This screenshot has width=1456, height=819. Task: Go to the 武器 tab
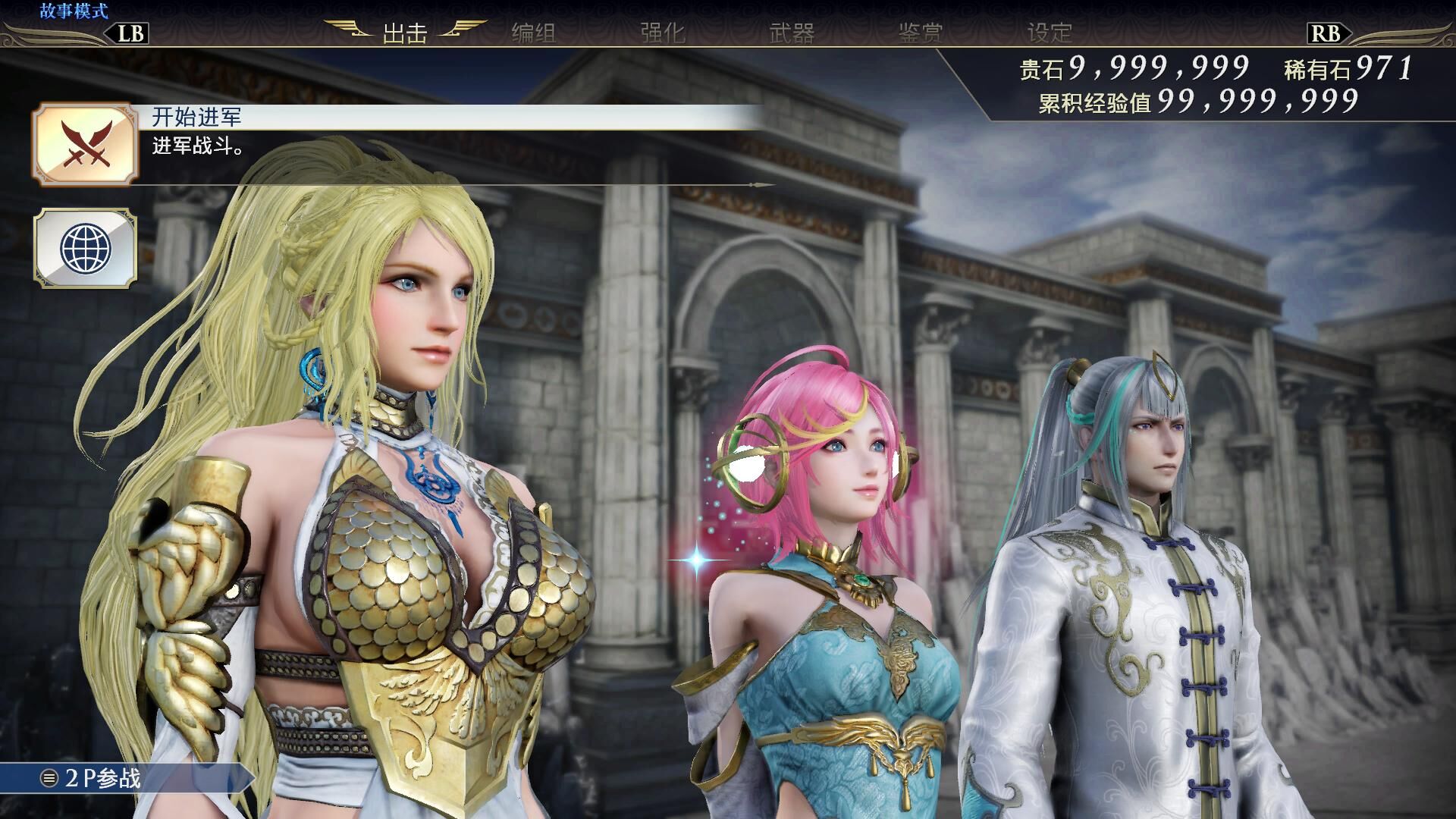[792, 33]
